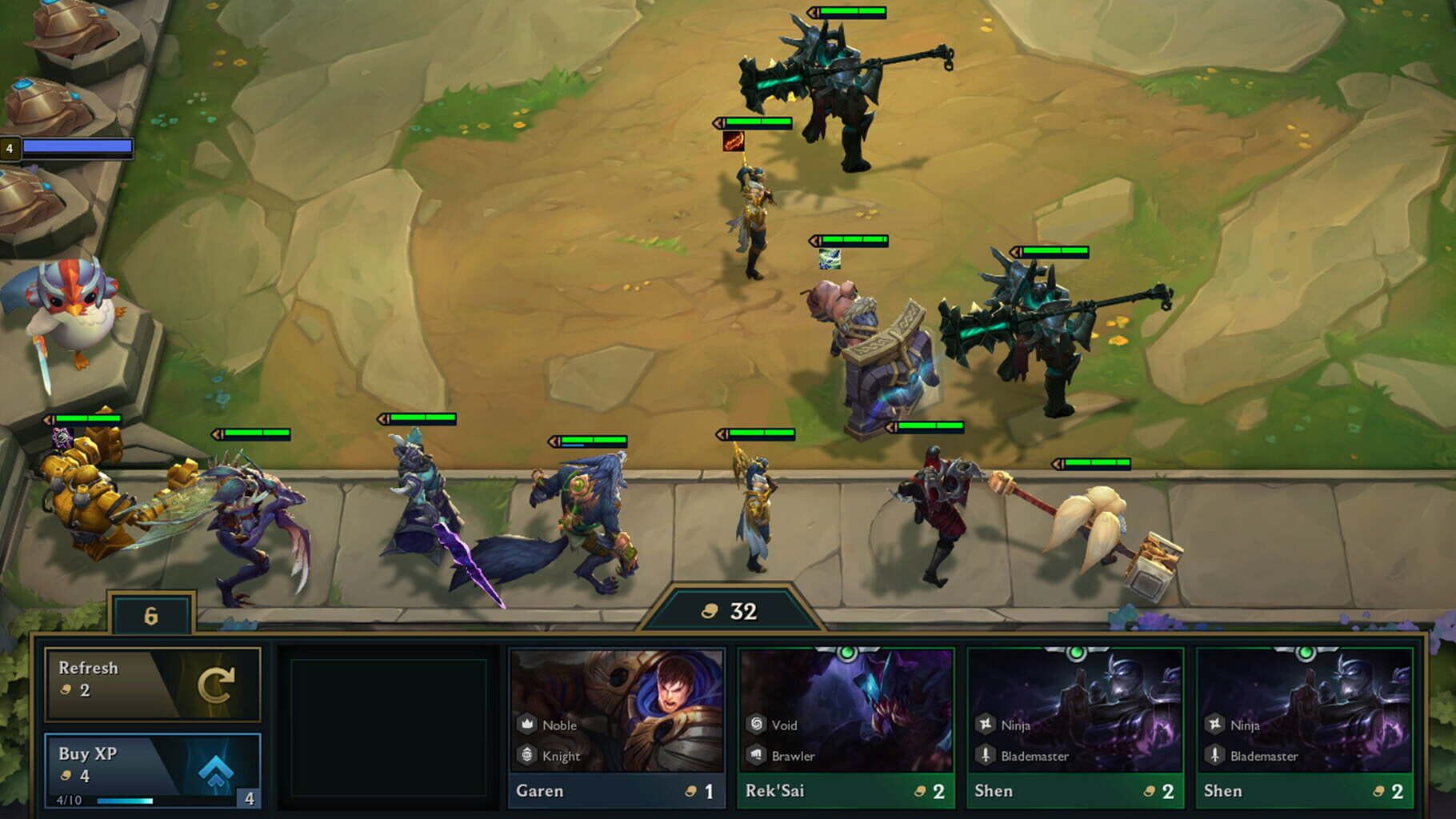The image size is (1456, 819).
Task: Click the Blademaster icon on the rightmost Shen card
Action: coord(1214,755)
